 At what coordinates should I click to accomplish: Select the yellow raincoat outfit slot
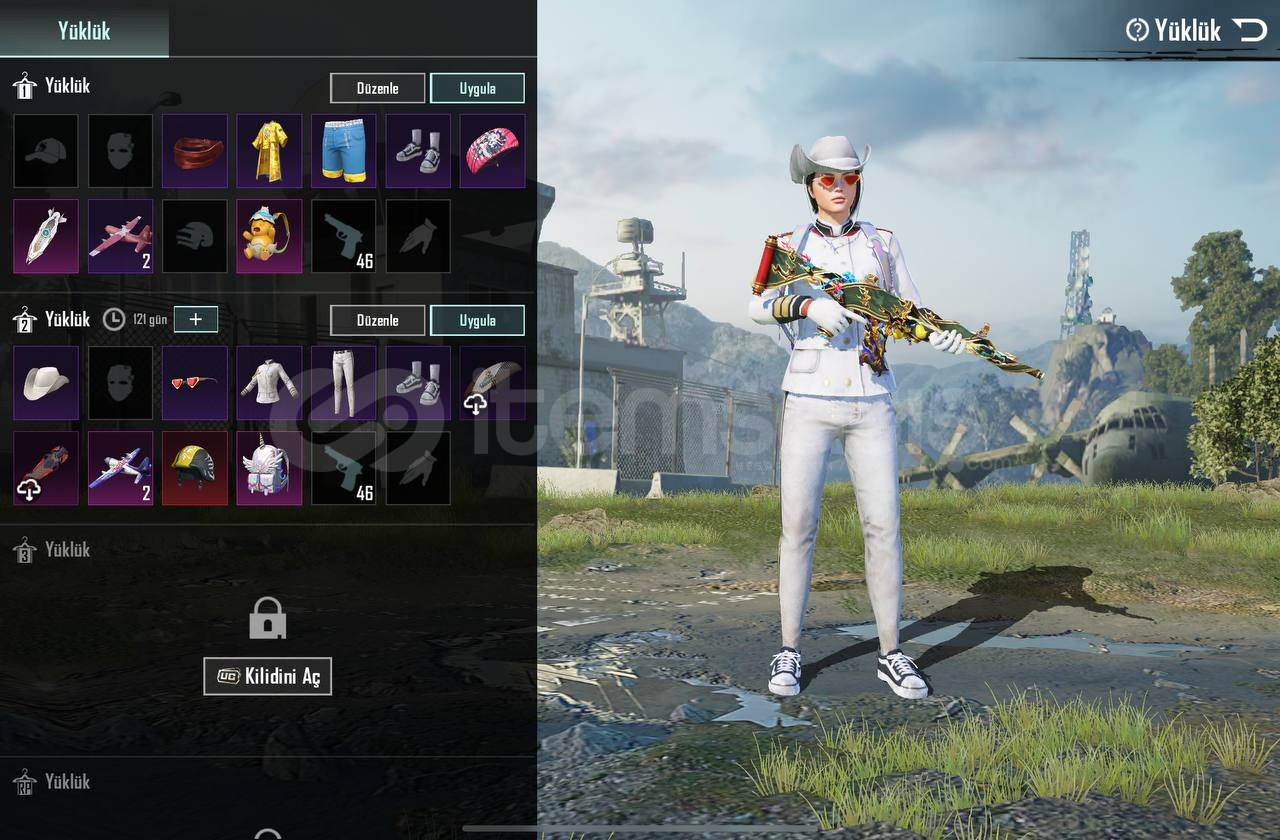pos(269,151)
